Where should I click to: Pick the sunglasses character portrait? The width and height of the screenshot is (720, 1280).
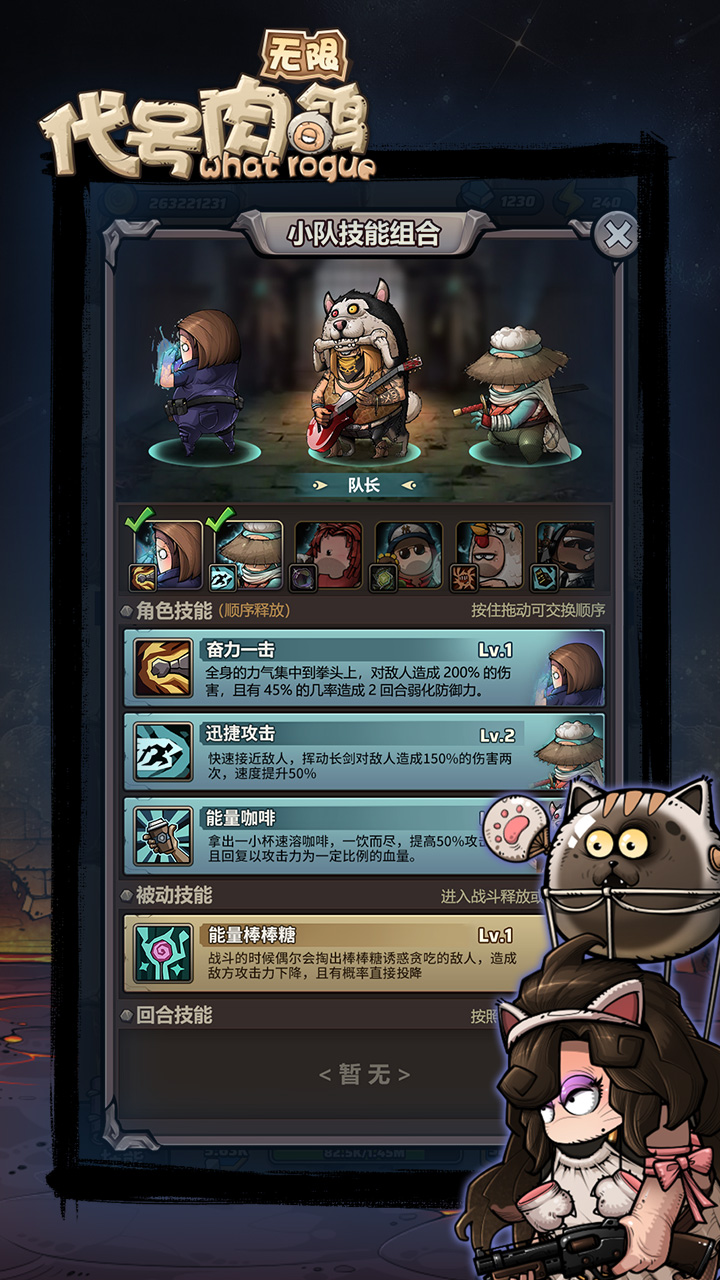tap(565, 555)
